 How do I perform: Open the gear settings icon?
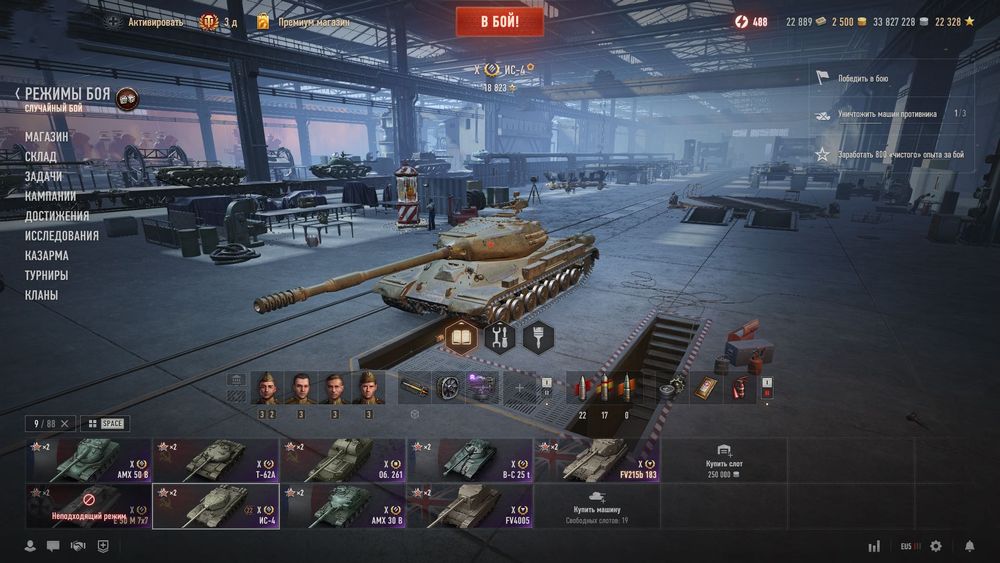pyautogui.click(x=936, y=546)
